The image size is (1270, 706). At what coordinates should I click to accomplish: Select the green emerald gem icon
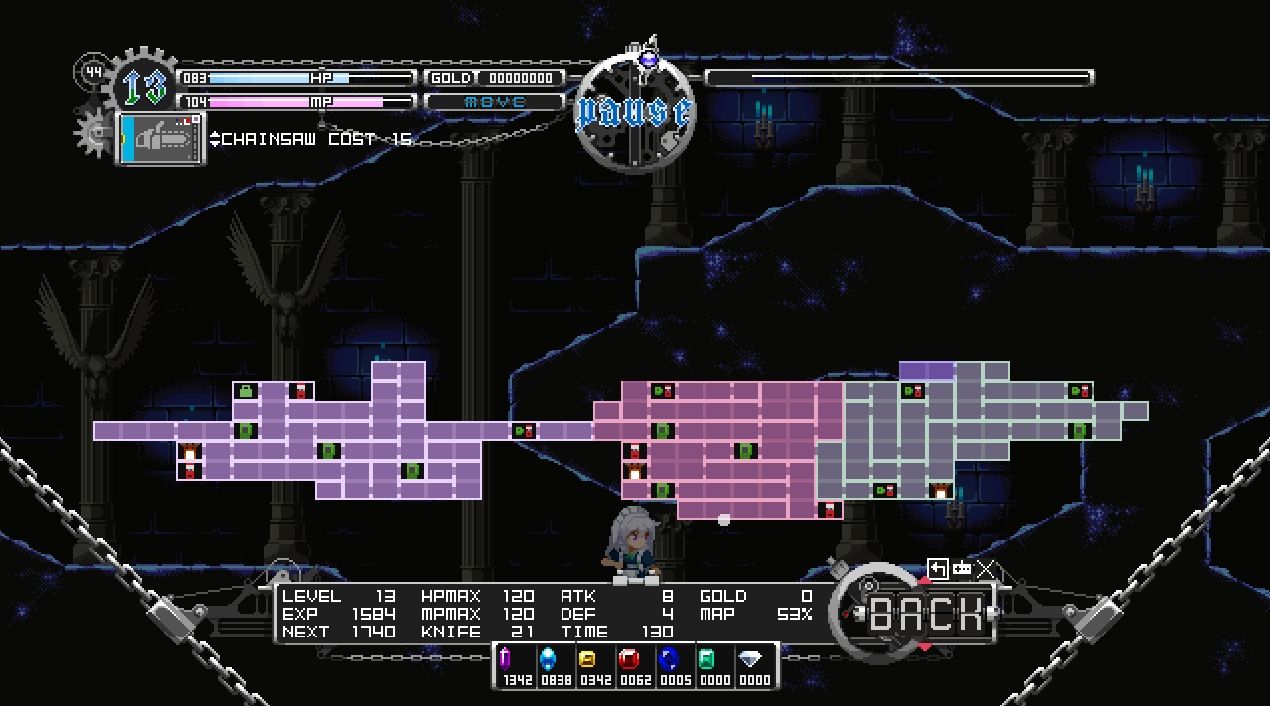(707, 659)
